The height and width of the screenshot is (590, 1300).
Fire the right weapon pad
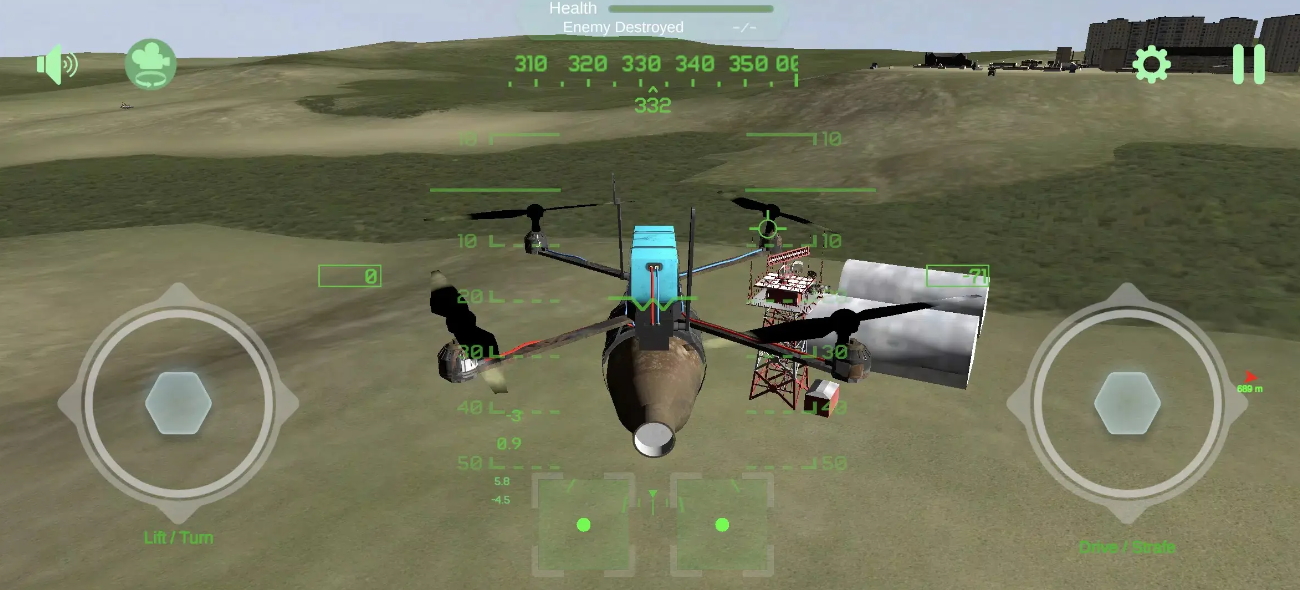point(722,524)
